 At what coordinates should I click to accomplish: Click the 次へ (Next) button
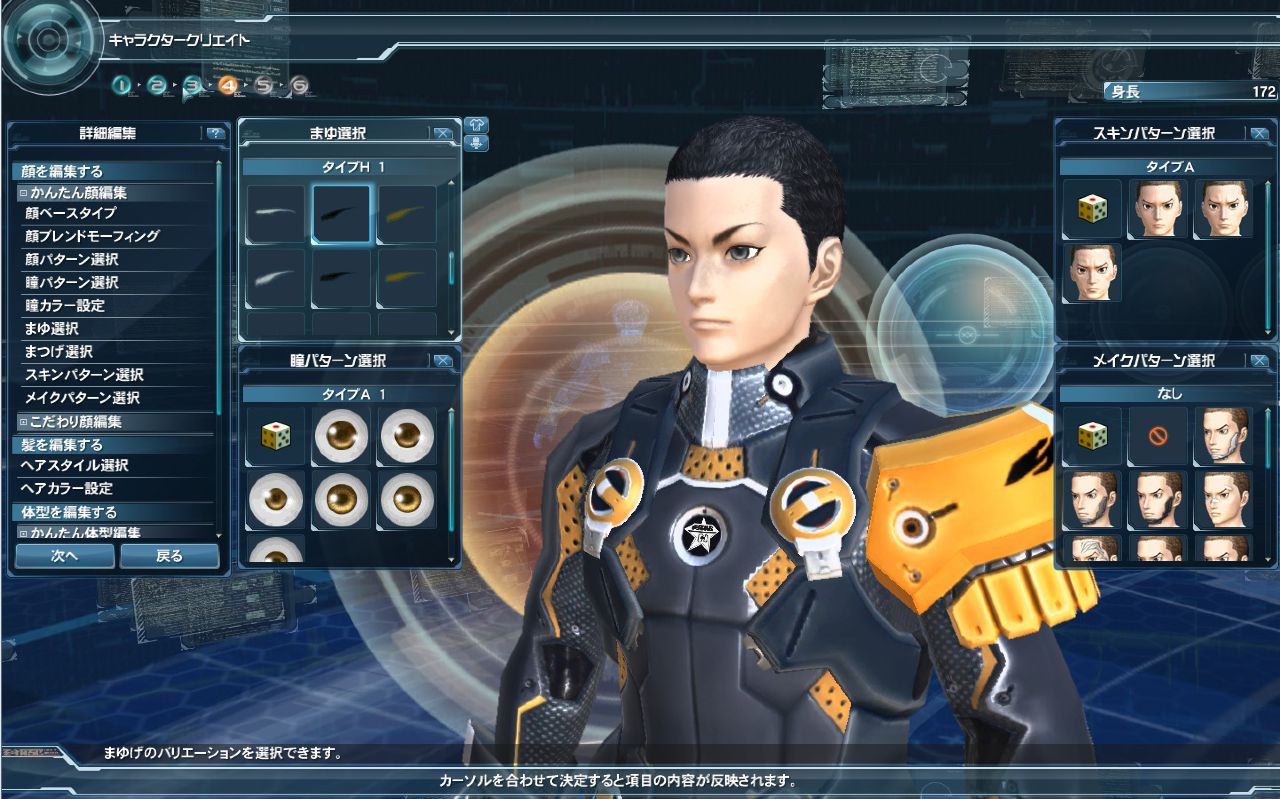[65, 556]
